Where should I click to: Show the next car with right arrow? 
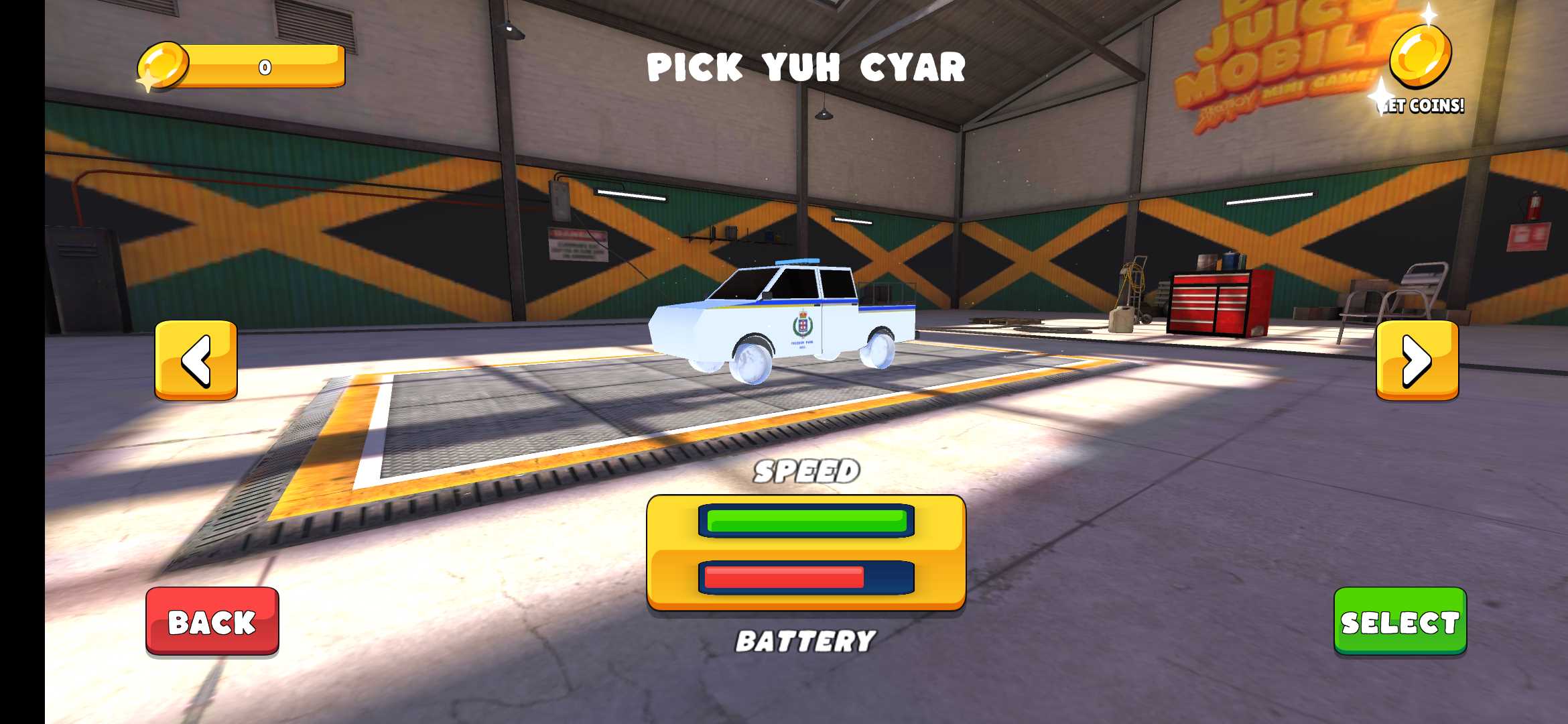[1417, 361]
